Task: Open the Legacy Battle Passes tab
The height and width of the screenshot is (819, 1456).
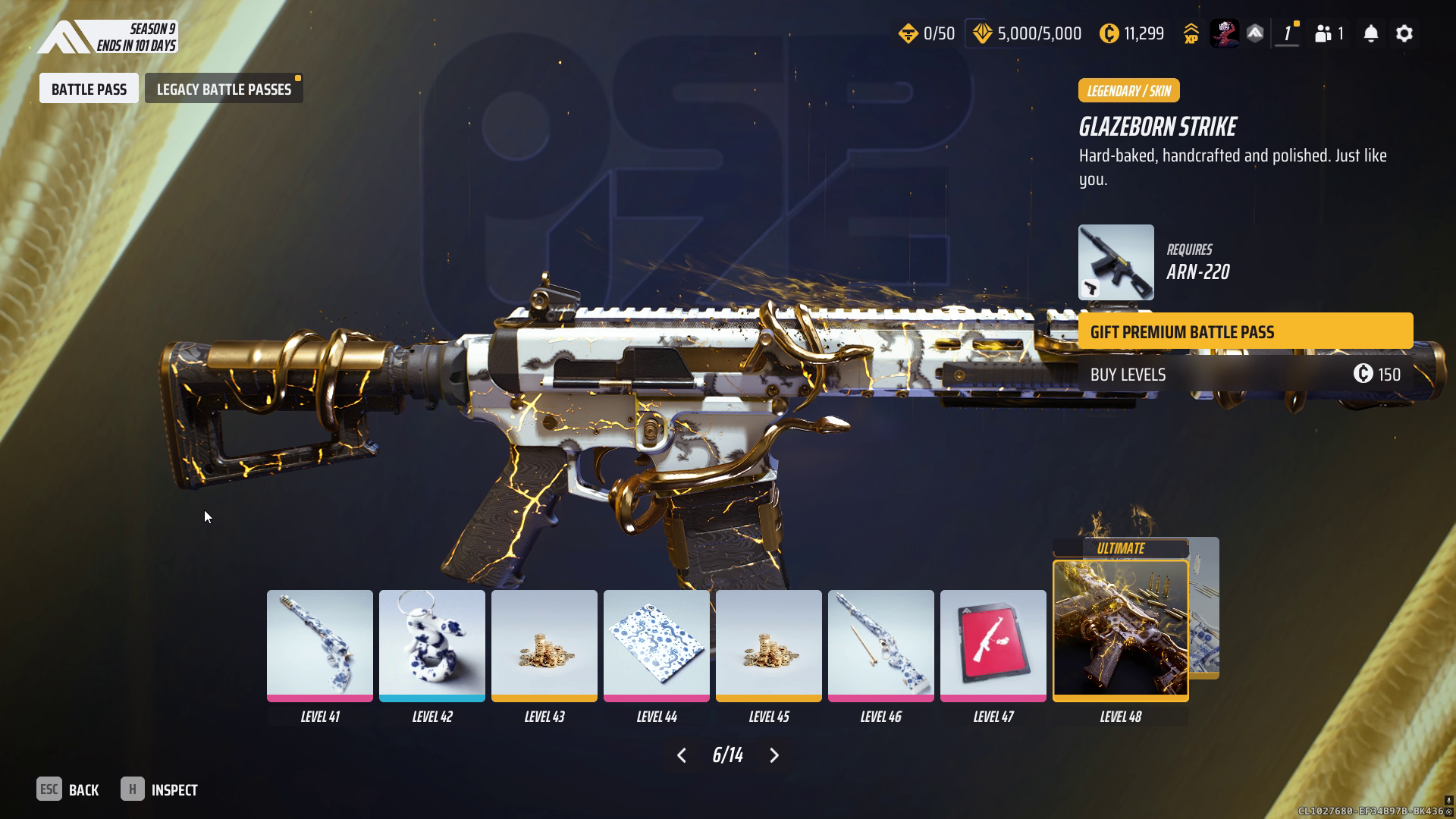Action: point(224,89)
